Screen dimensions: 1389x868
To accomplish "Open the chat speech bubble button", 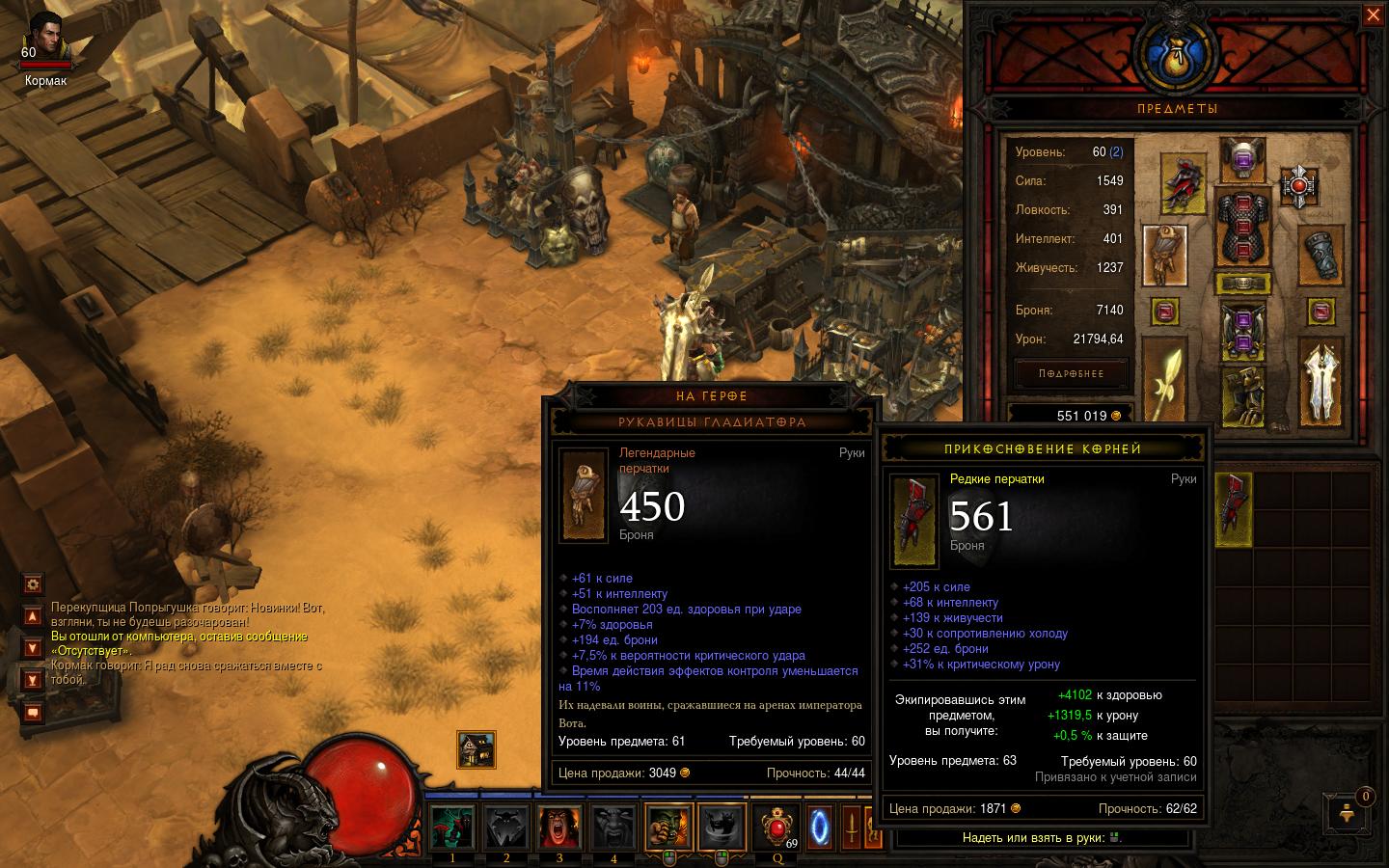I will 33,713.
